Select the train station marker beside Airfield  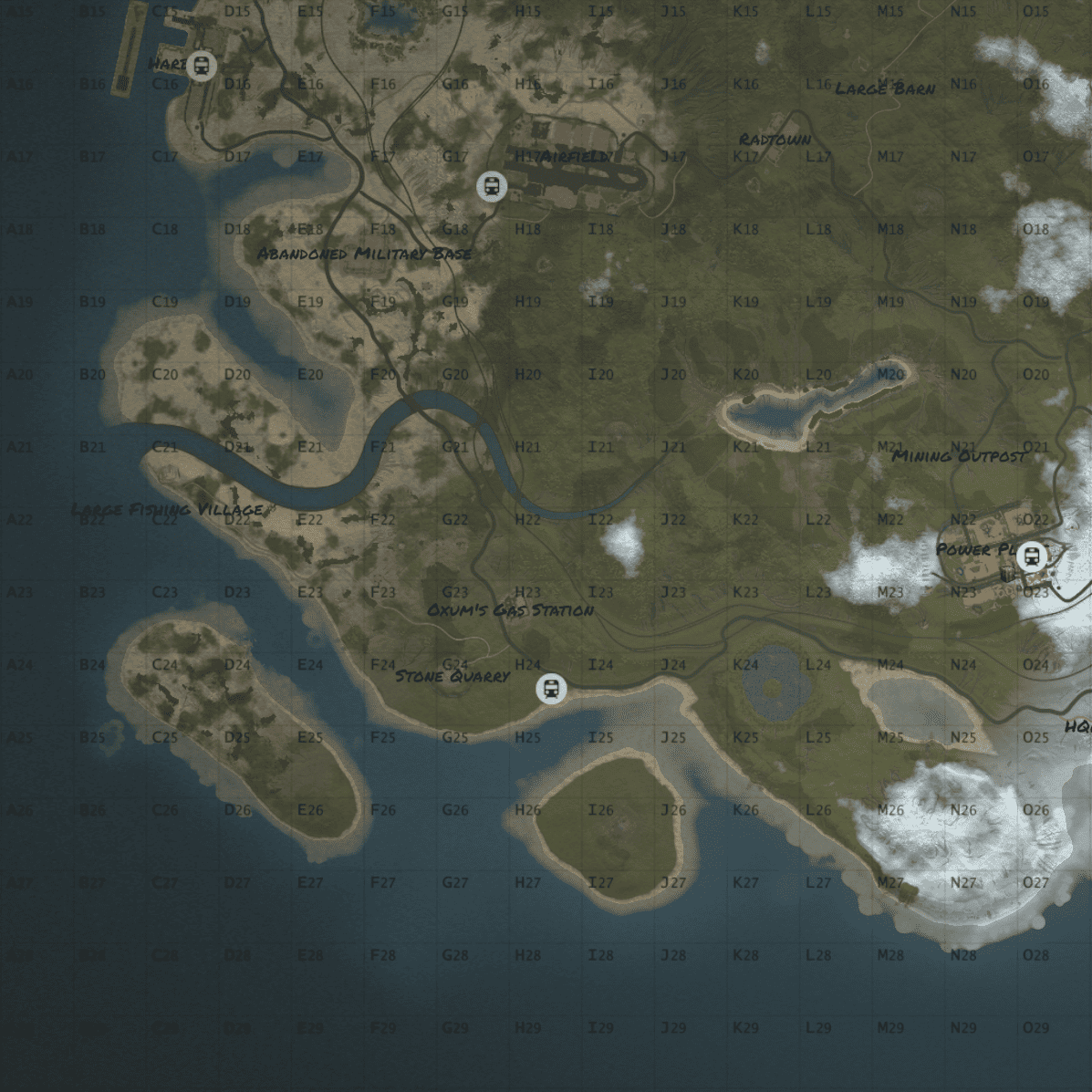pyautogui.click(x=492, y=187)
